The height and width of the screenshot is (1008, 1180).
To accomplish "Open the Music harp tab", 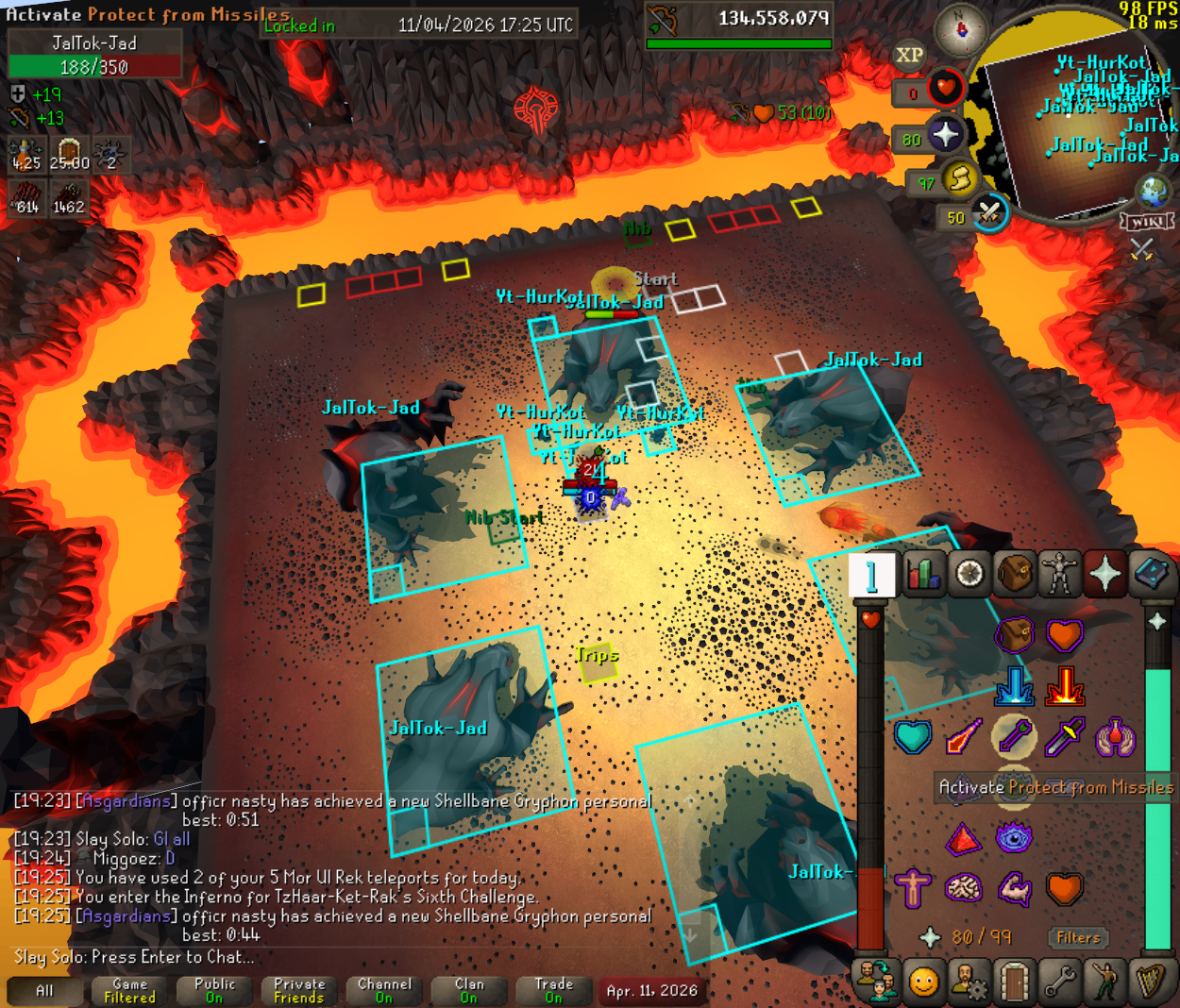I will 1151,983.
